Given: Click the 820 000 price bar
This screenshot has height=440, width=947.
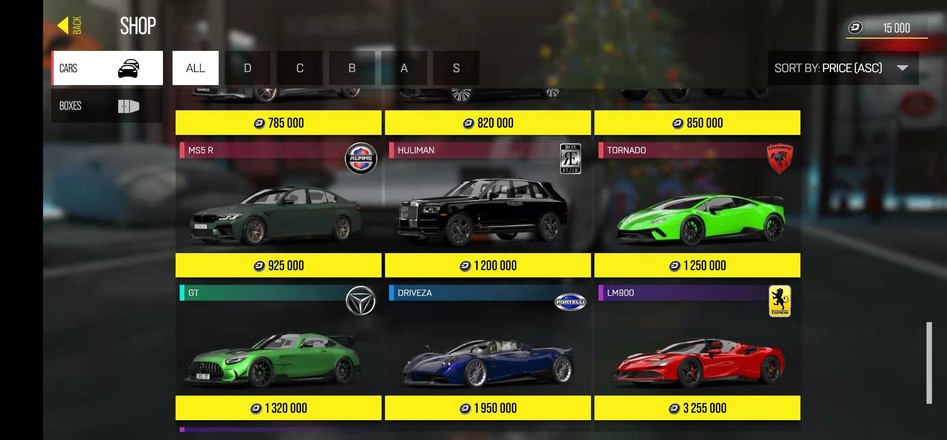Looking at the screenshot, I should [488, 123].
